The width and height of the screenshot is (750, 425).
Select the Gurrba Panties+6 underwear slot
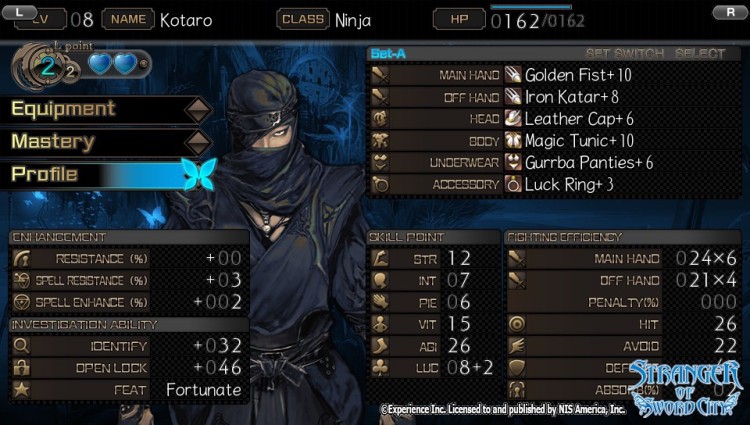click(589, 163)
